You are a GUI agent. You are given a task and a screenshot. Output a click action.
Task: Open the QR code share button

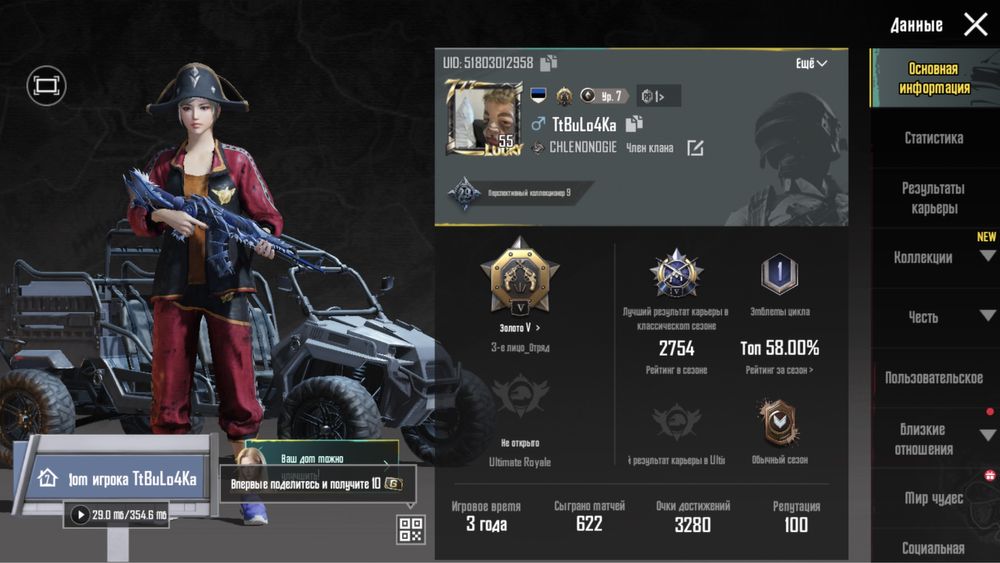click(410, 529)
